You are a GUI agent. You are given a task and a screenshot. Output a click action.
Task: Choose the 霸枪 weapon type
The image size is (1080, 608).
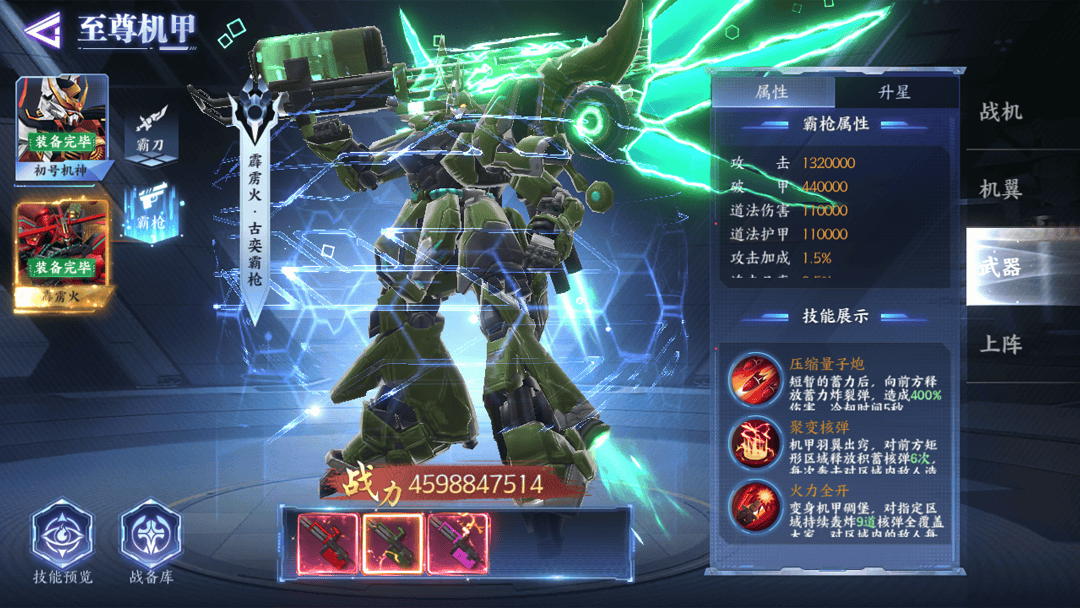(x=150, y=212)
